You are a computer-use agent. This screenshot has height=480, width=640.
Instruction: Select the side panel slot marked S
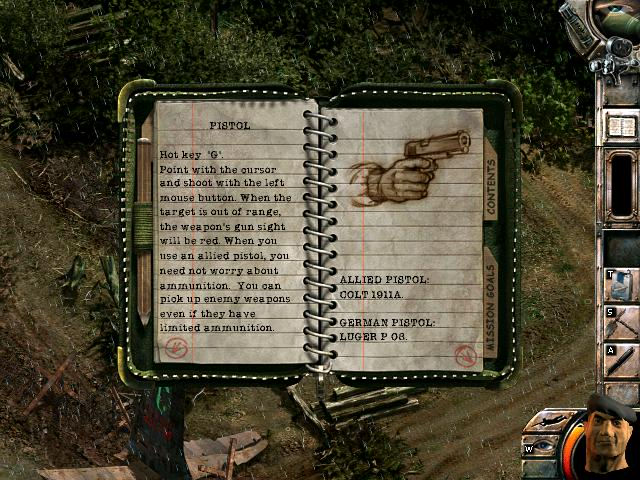621,322
